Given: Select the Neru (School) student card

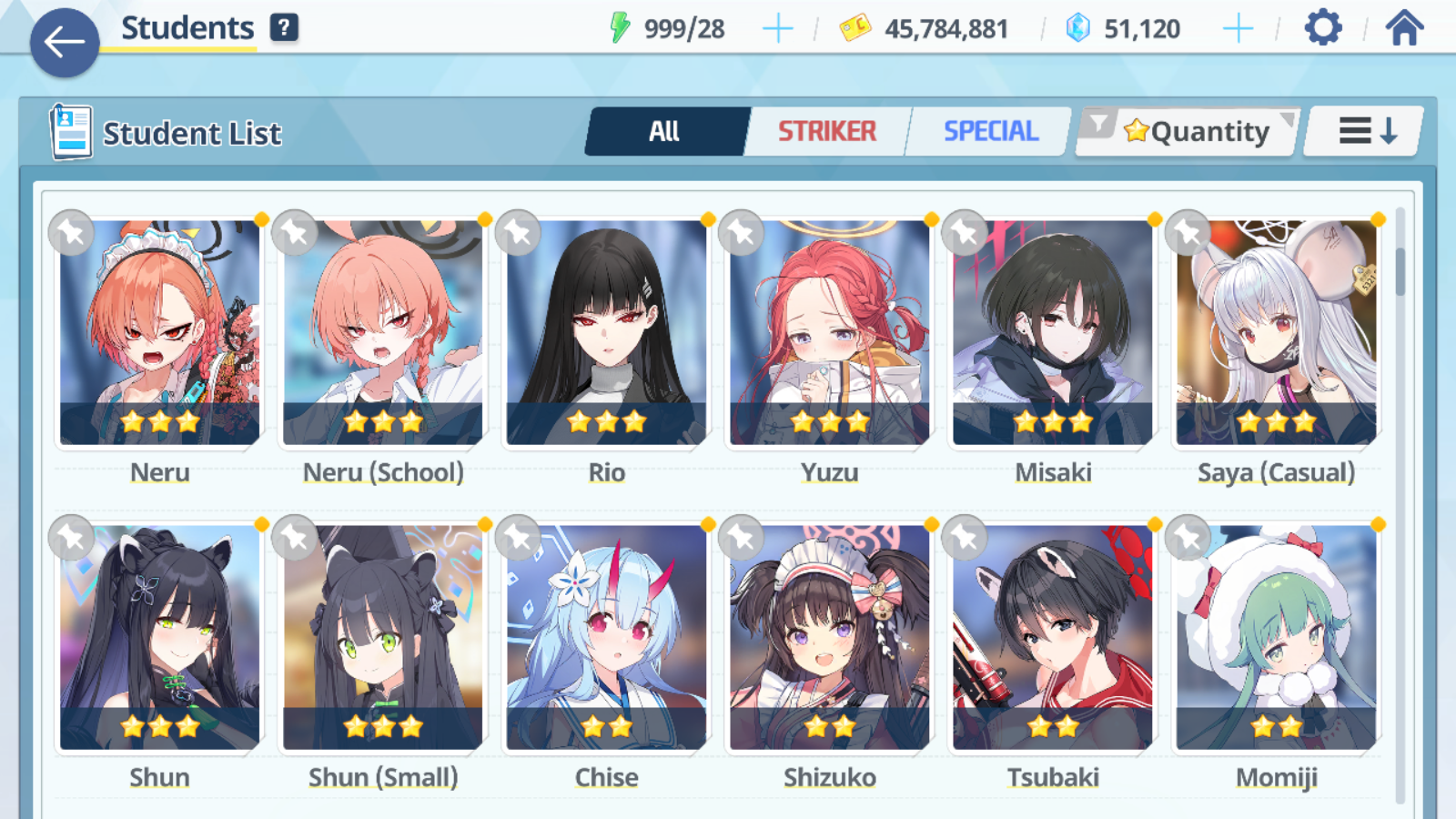Looking at the screenshot, I should click(383, 333).
